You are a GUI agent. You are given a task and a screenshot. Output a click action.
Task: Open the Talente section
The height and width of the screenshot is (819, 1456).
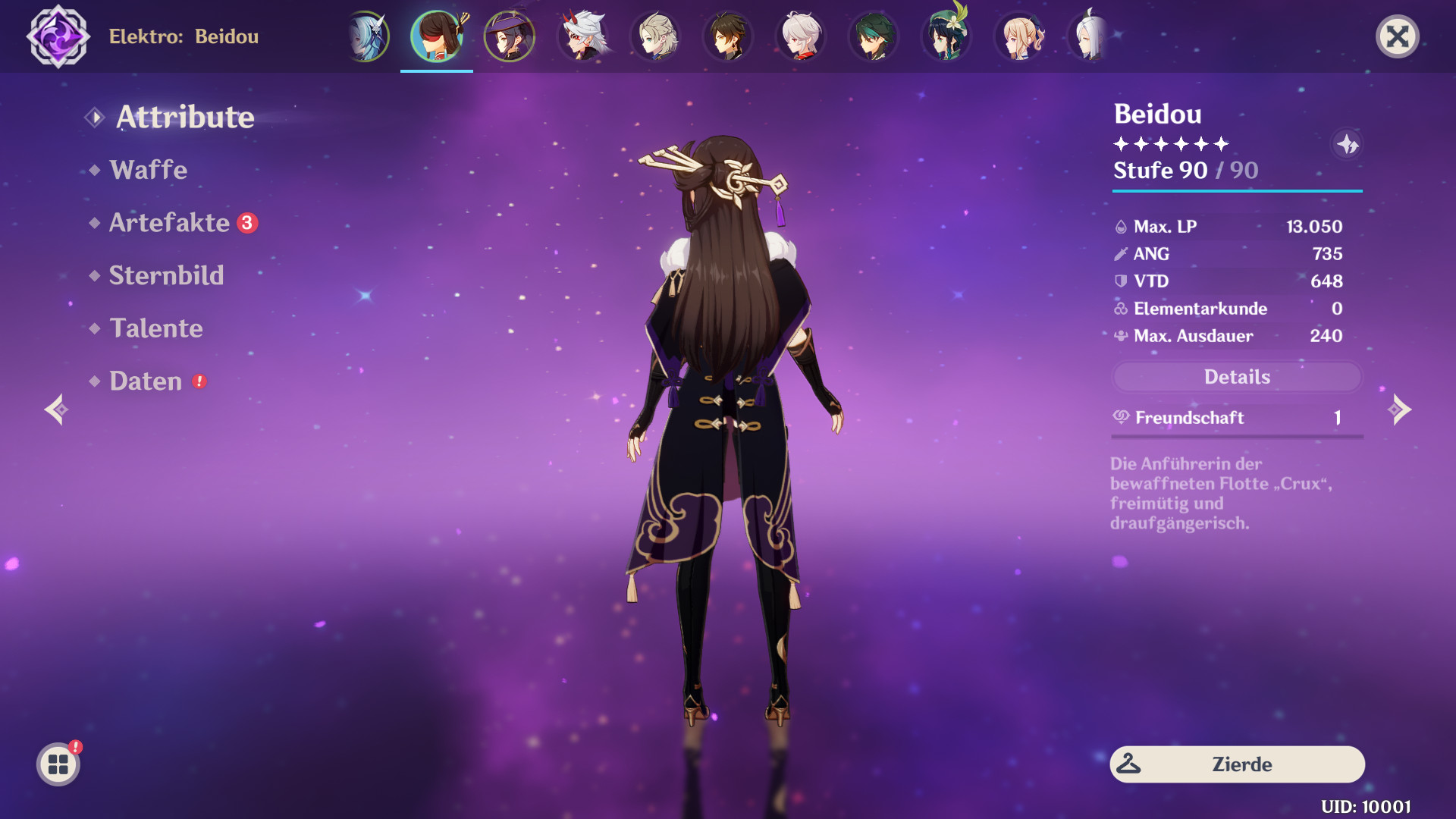coord(156,328)
